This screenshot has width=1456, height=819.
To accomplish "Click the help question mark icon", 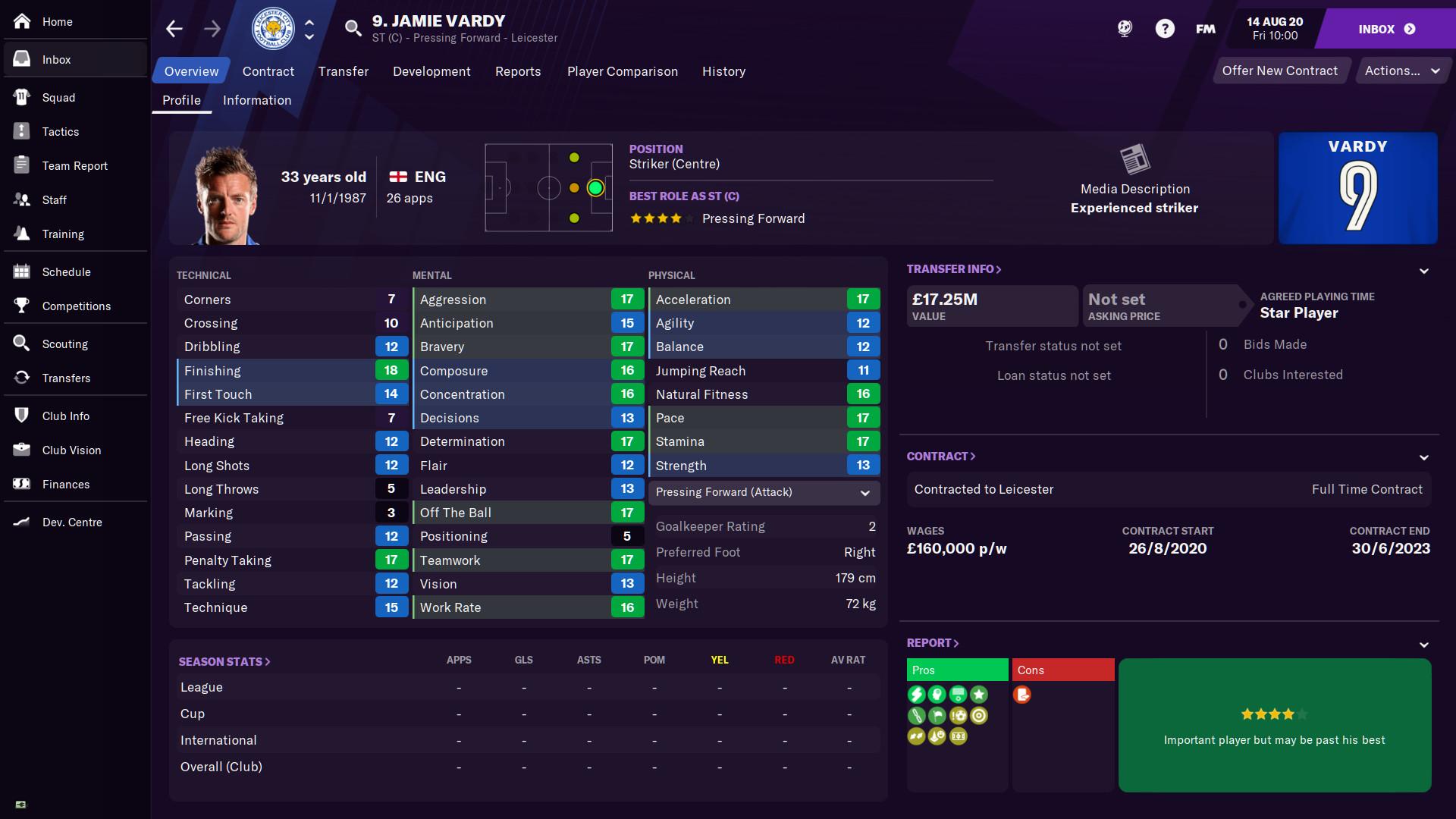I will pyautogui.click(x=1166, y=28).
